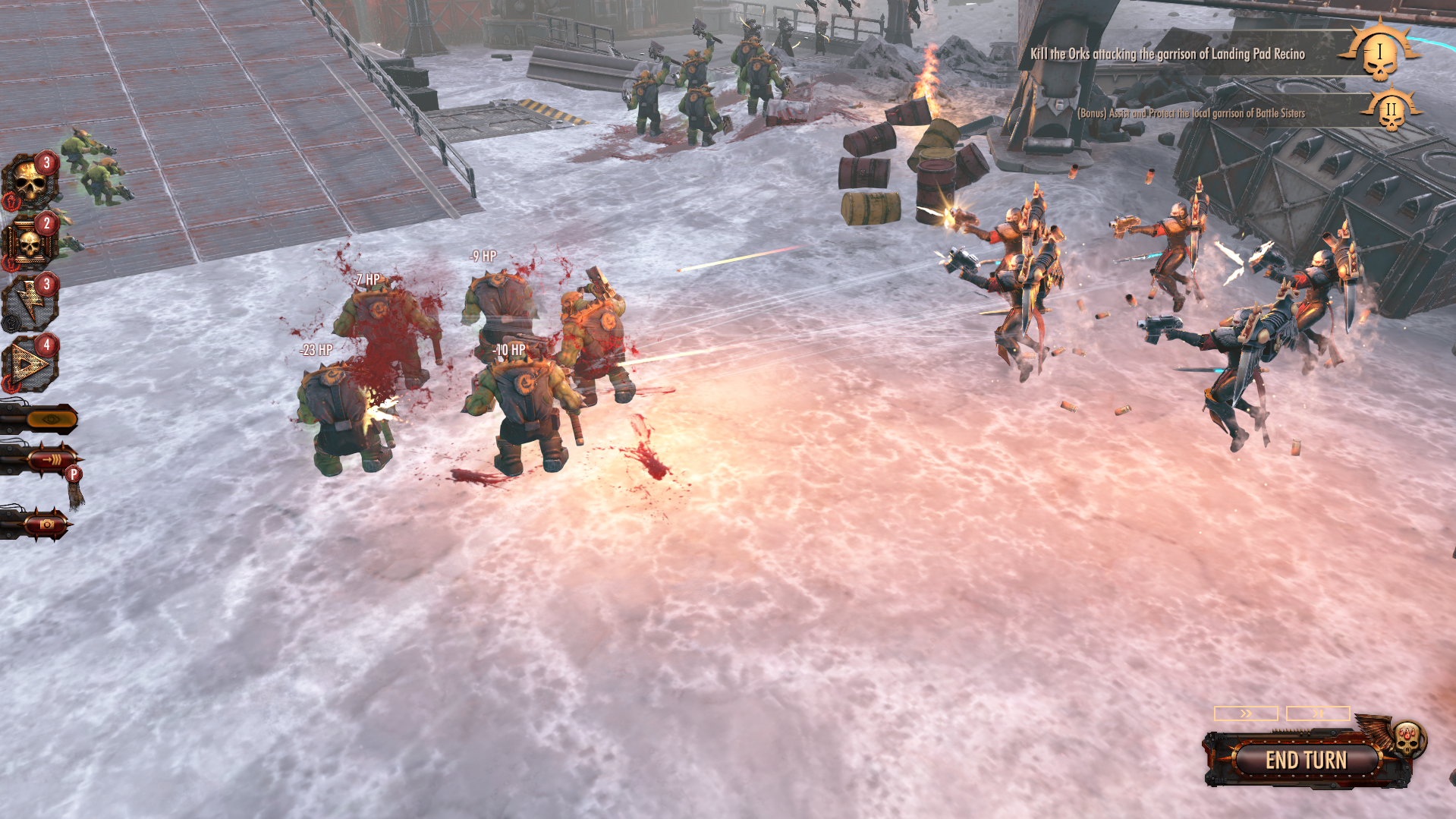Expand bonus objective II via its skull medallion

1391,112
